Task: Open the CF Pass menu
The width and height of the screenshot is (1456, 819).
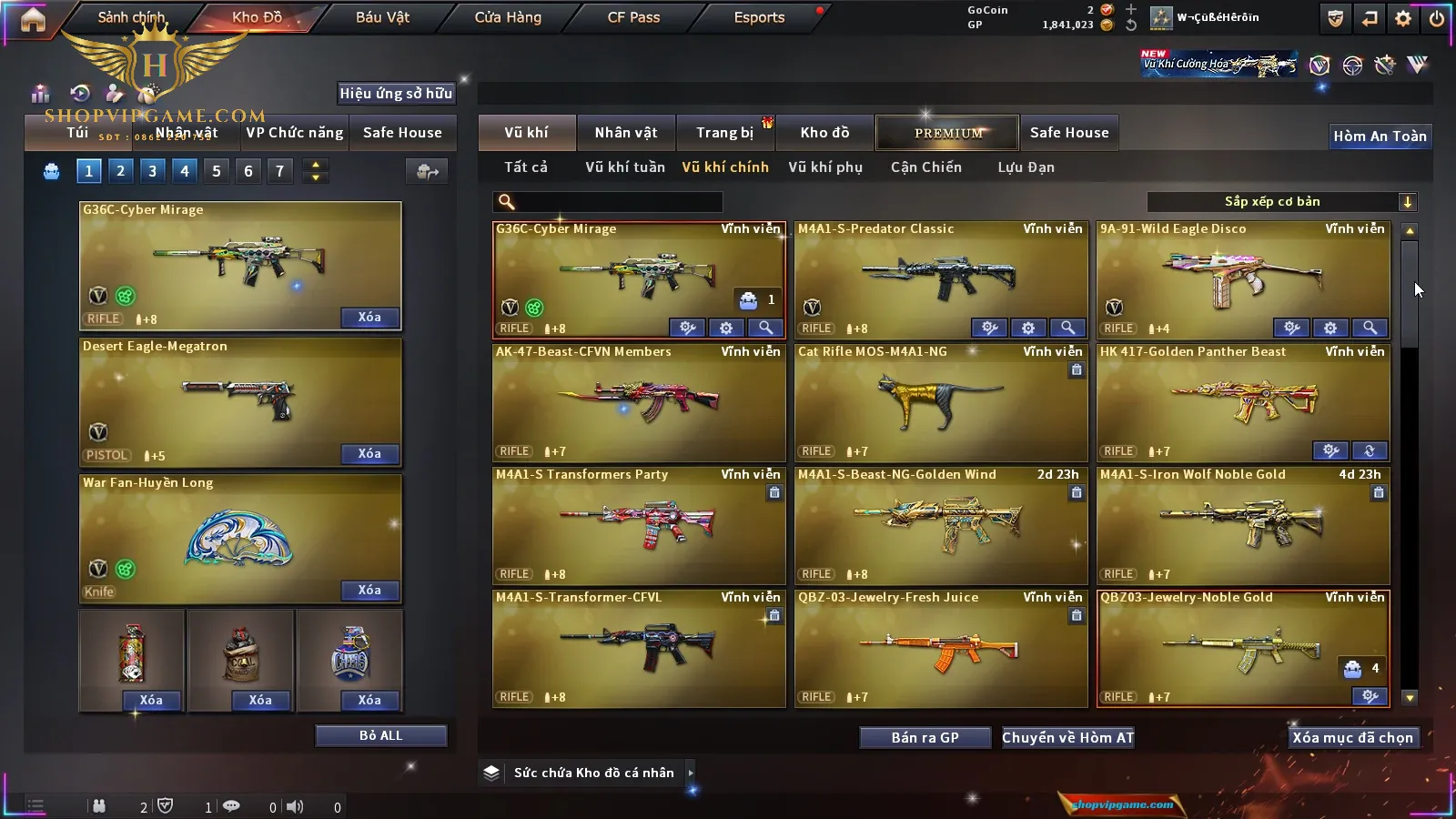Action: (x=633, y=17)
